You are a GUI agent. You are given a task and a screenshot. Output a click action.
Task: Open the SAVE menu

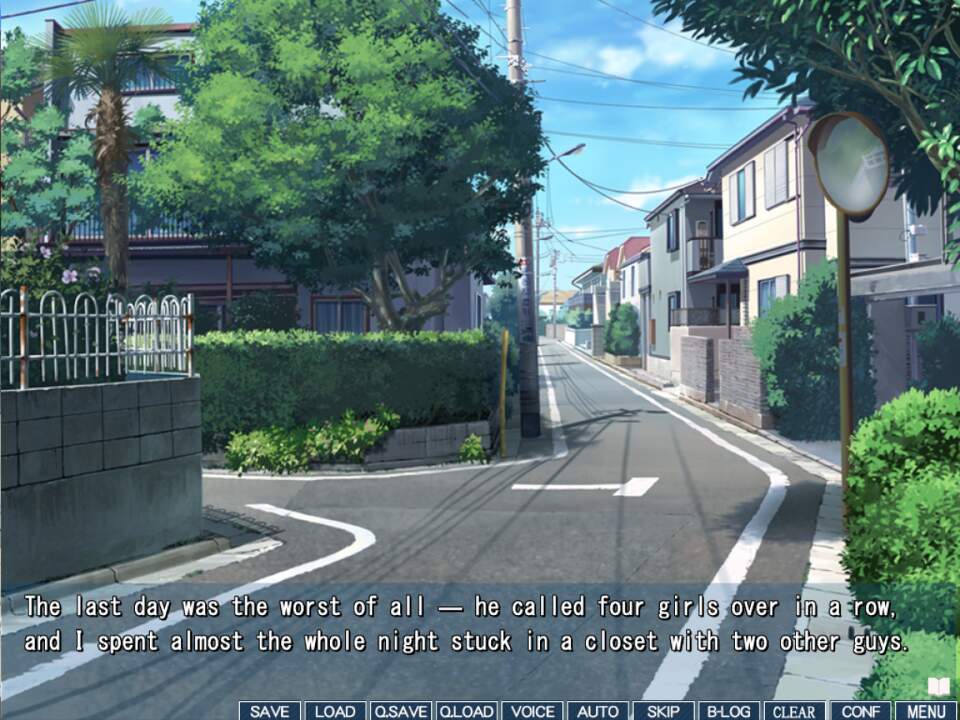tap(270, 711)
